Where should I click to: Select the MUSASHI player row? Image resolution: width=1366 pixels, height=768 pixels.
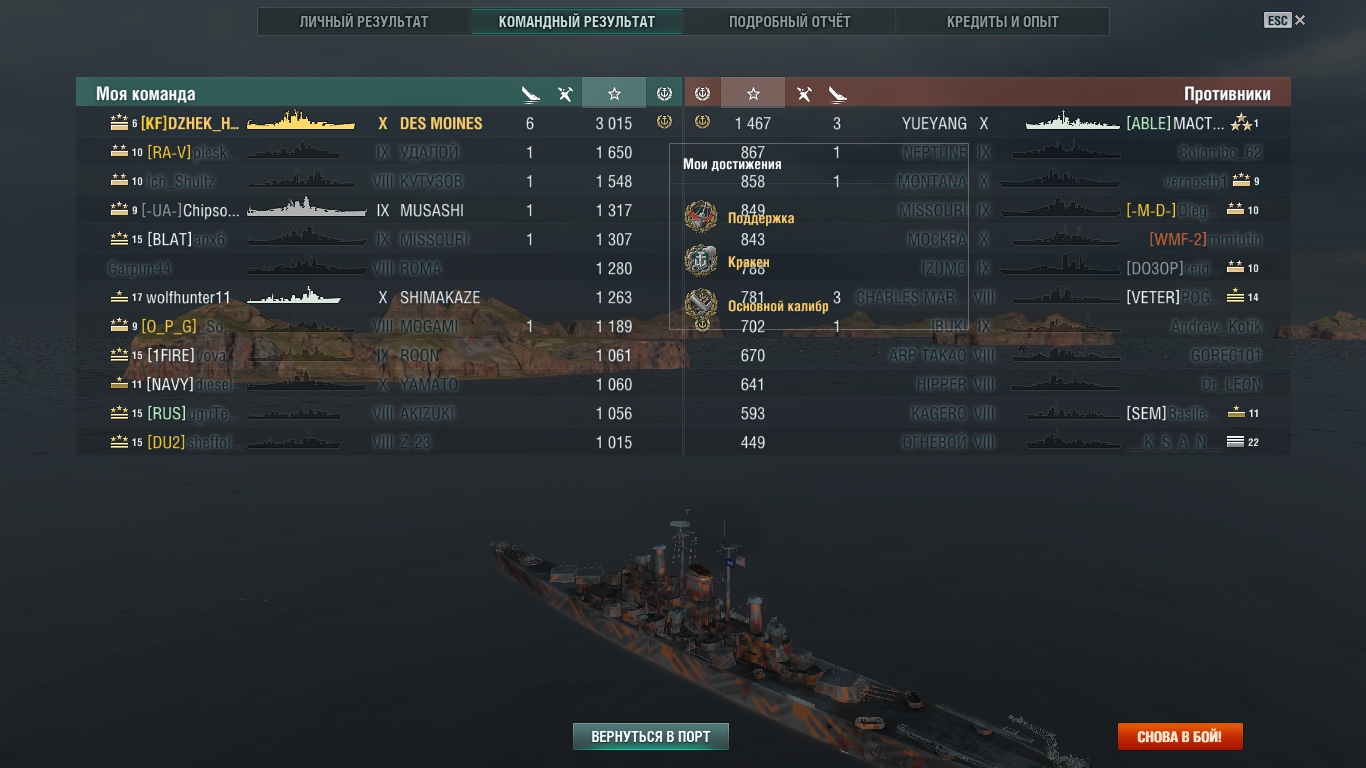pos(380,211)
